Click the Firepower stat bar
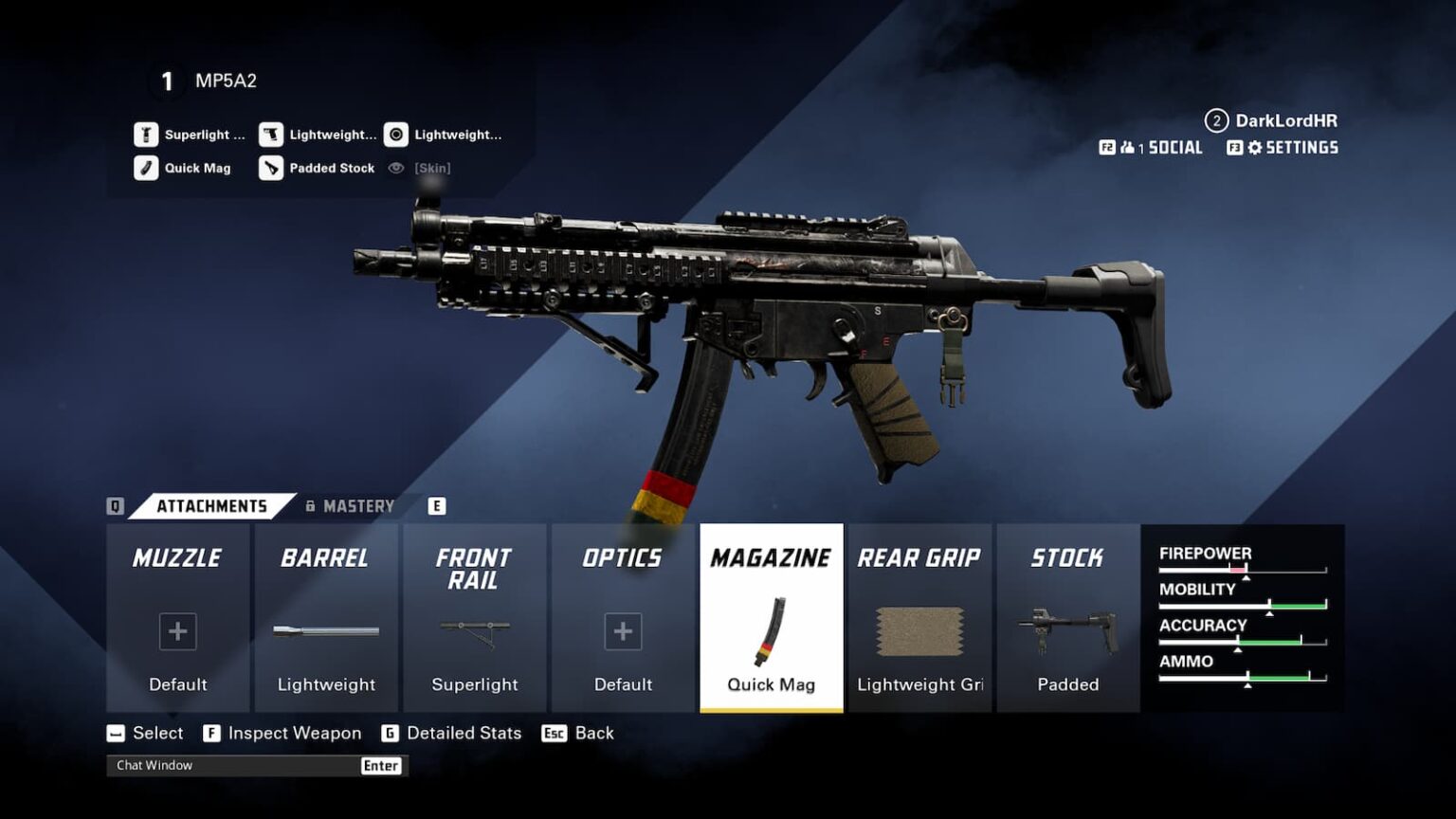 tap(1242, 569)
